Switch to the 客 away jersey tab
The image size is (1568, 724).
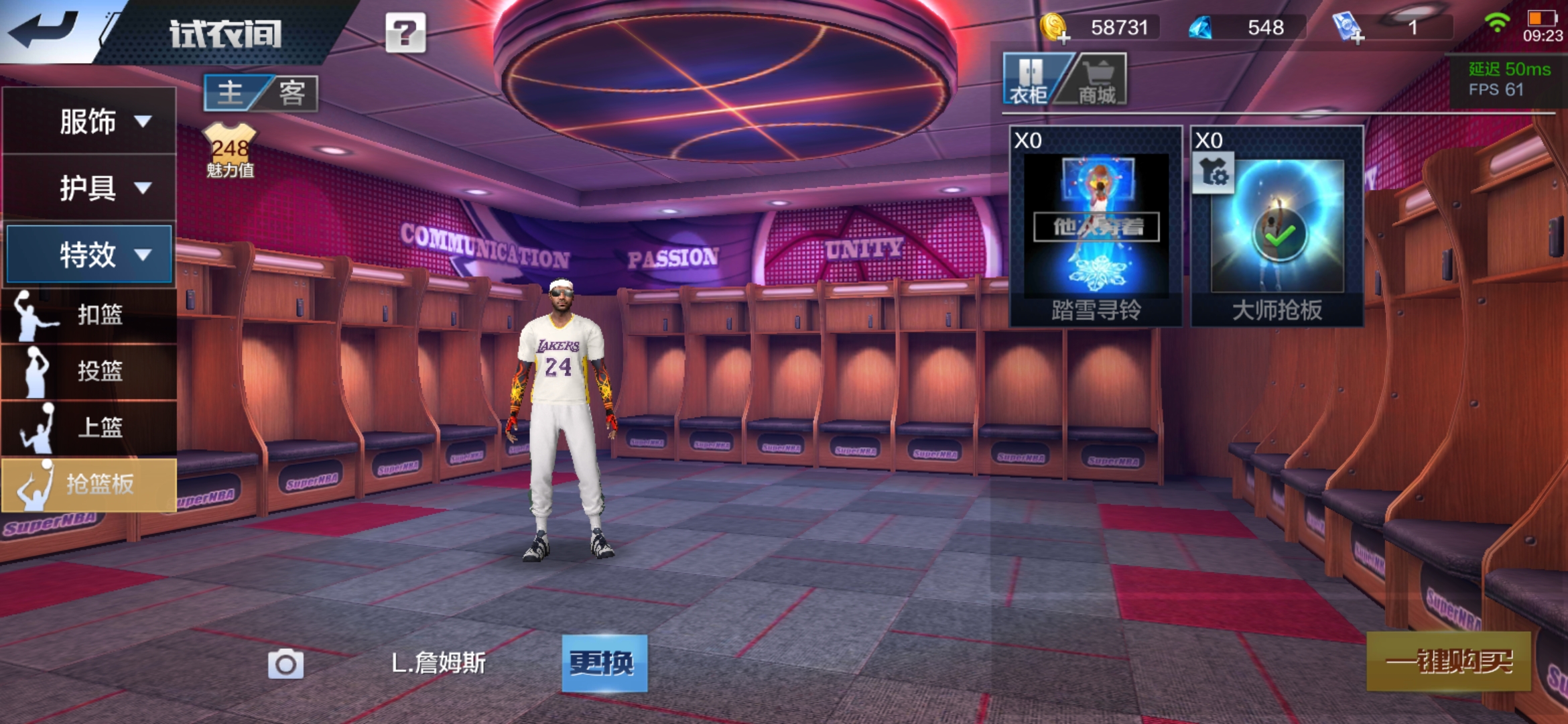[x=292, y=93]
